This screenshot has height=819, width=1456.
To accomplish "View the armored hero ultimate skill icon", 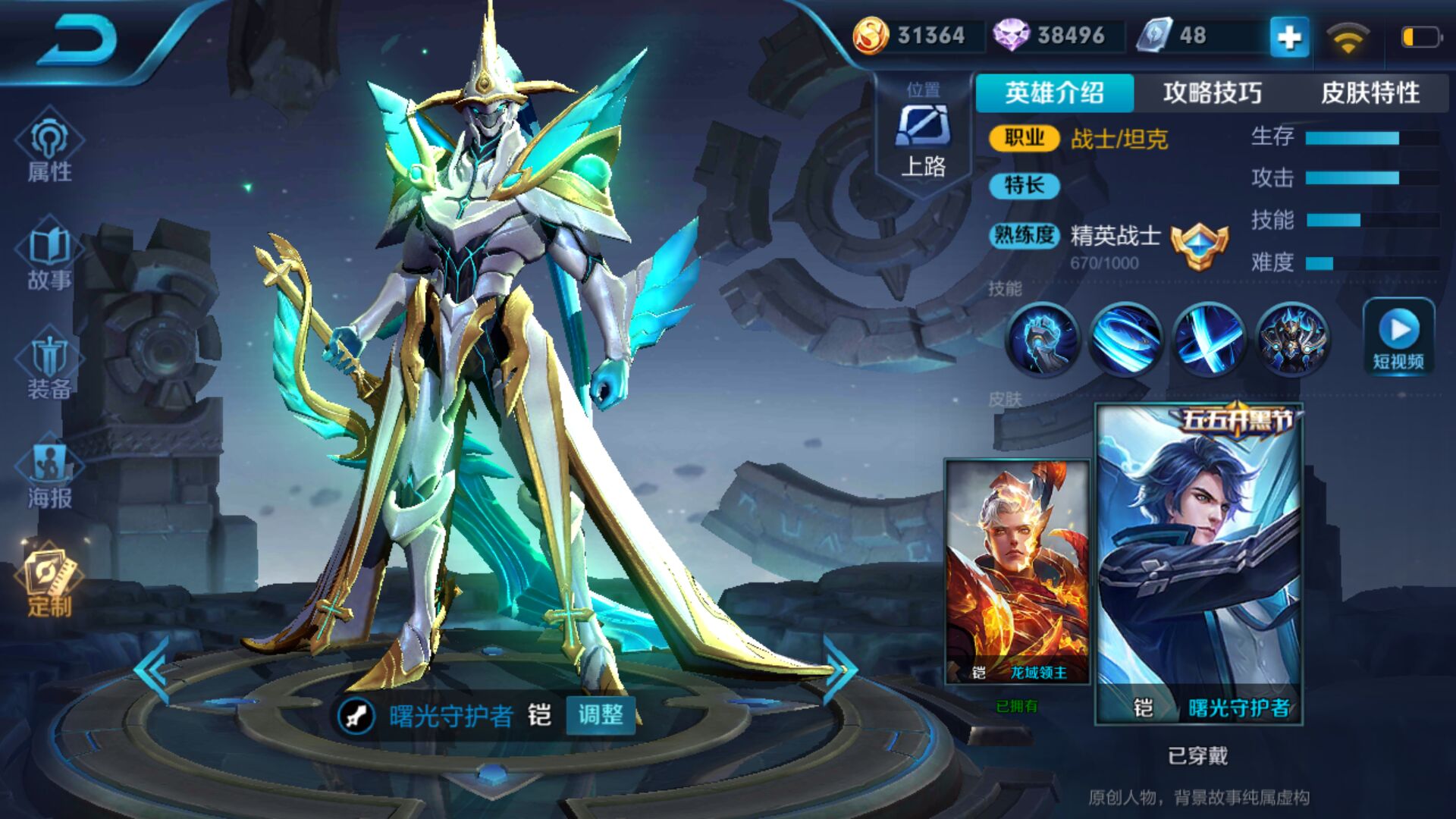I will pyautogui.click(x=1291, y=339).
